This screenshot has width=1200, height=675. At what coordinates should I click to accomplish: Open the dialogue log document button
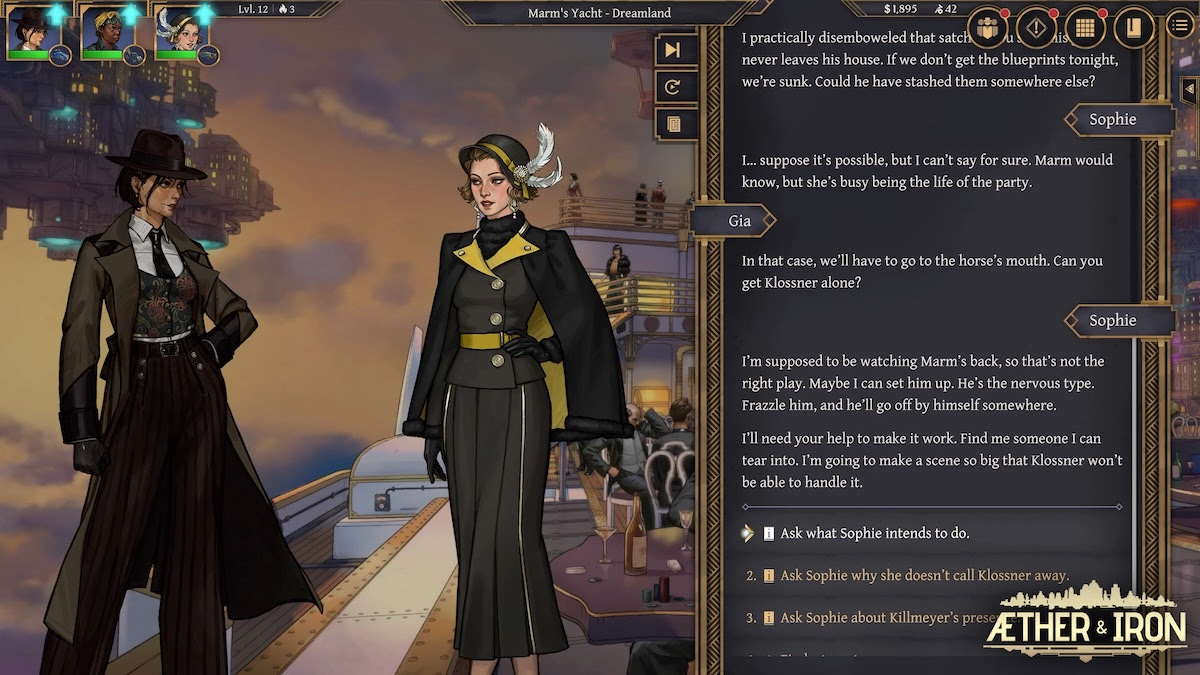pos(673,124)
